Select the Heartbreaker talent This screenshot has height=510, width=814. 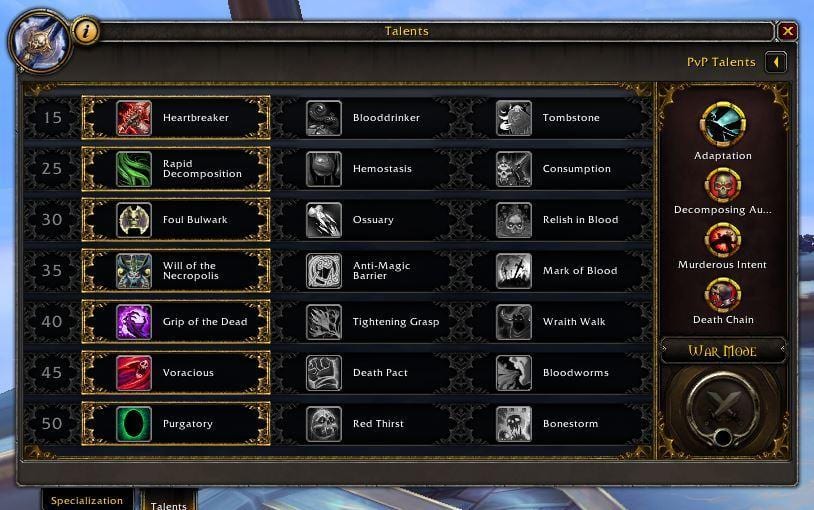click(176, 118)
